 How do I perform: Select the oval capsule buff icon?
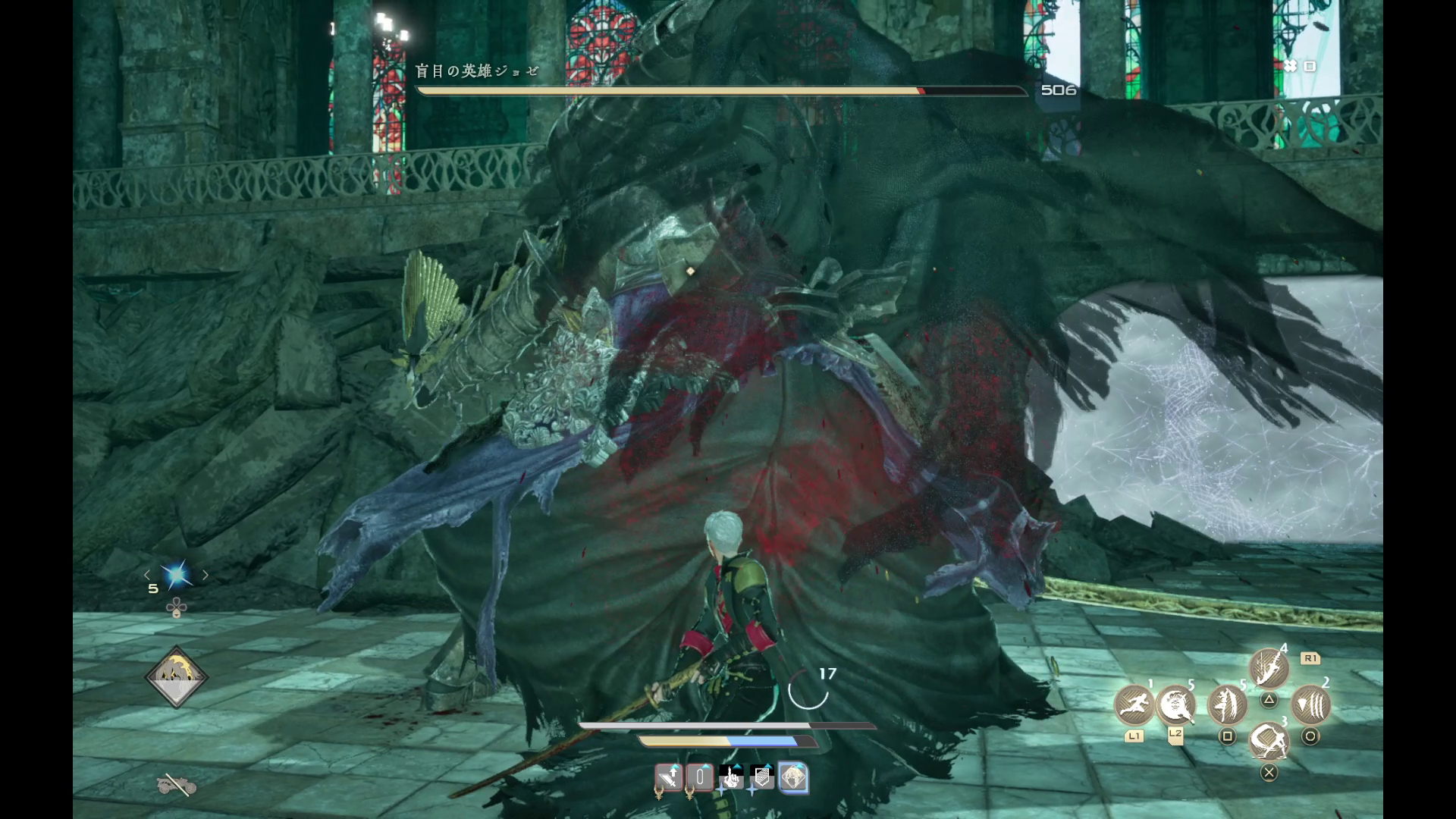(x=700, y=778)
